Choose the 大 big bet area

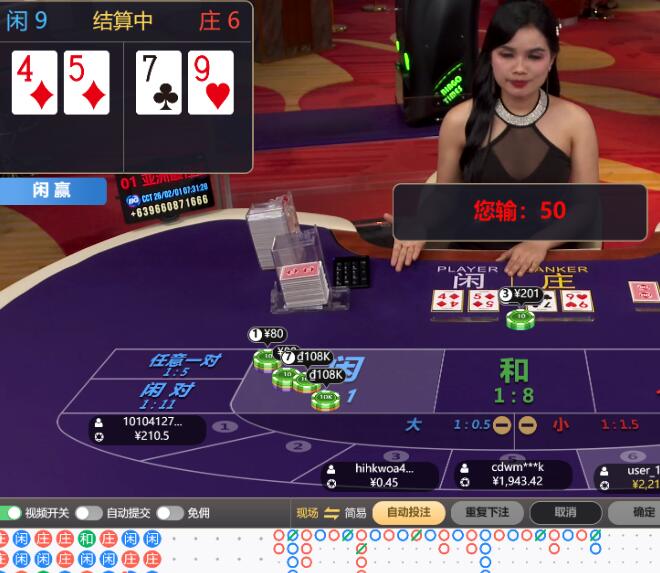[413, 425]
